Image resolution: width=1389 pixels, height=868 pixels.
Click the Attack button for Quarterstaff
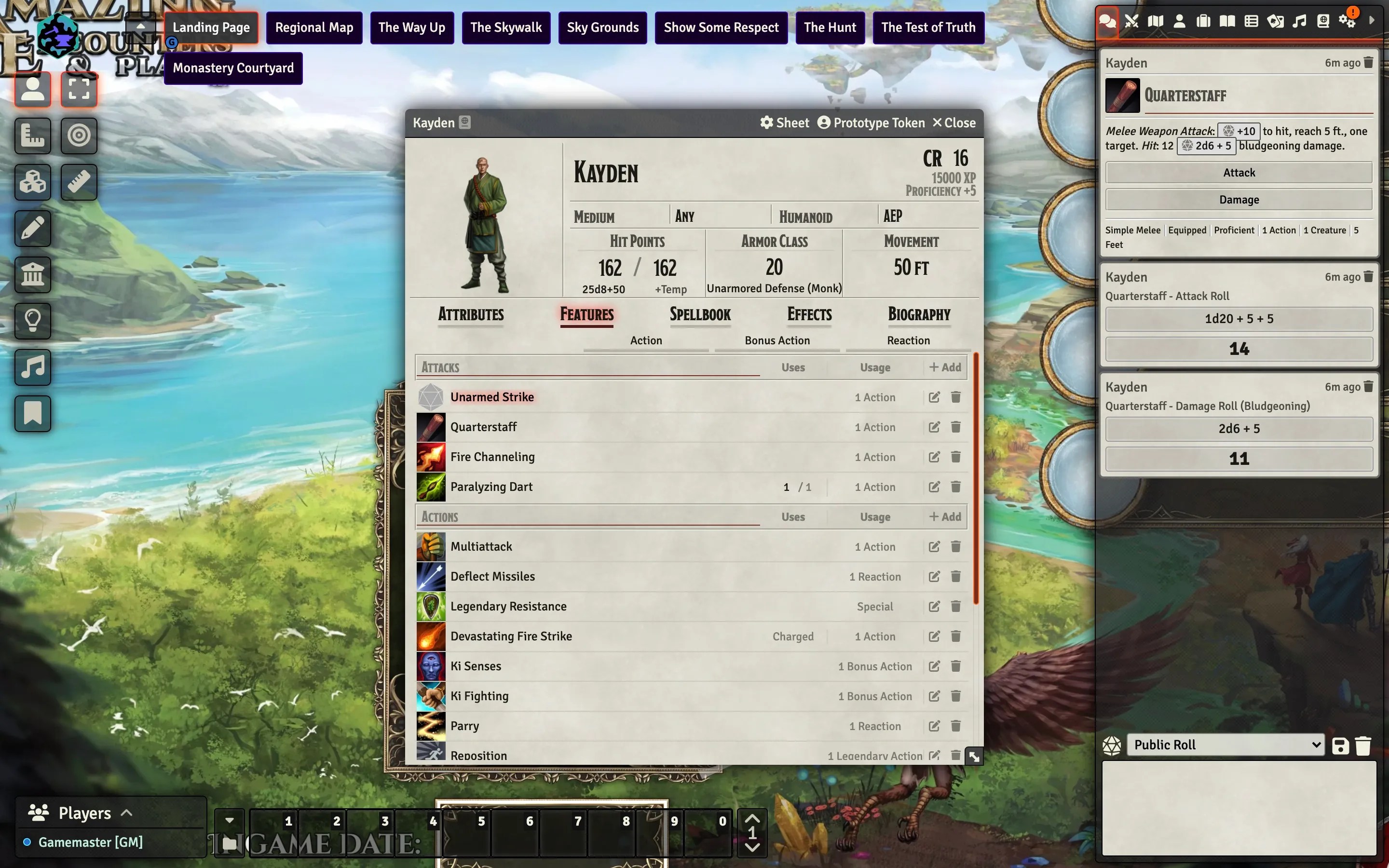1238,172
